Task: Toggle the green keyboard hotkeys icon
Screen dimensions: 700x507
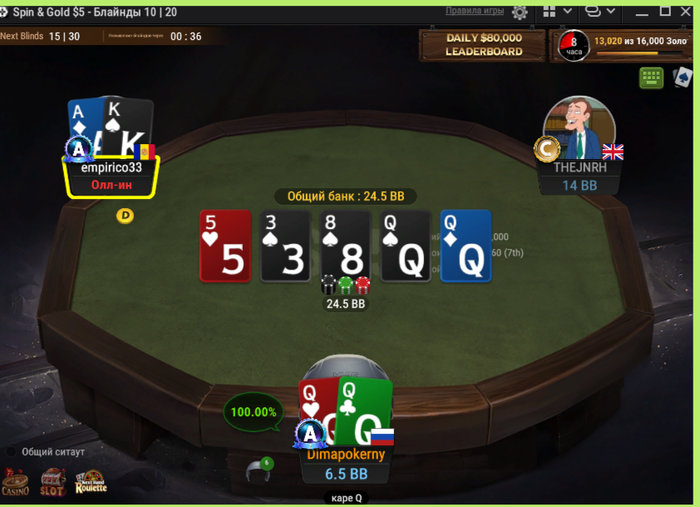Action: (651, 77)
